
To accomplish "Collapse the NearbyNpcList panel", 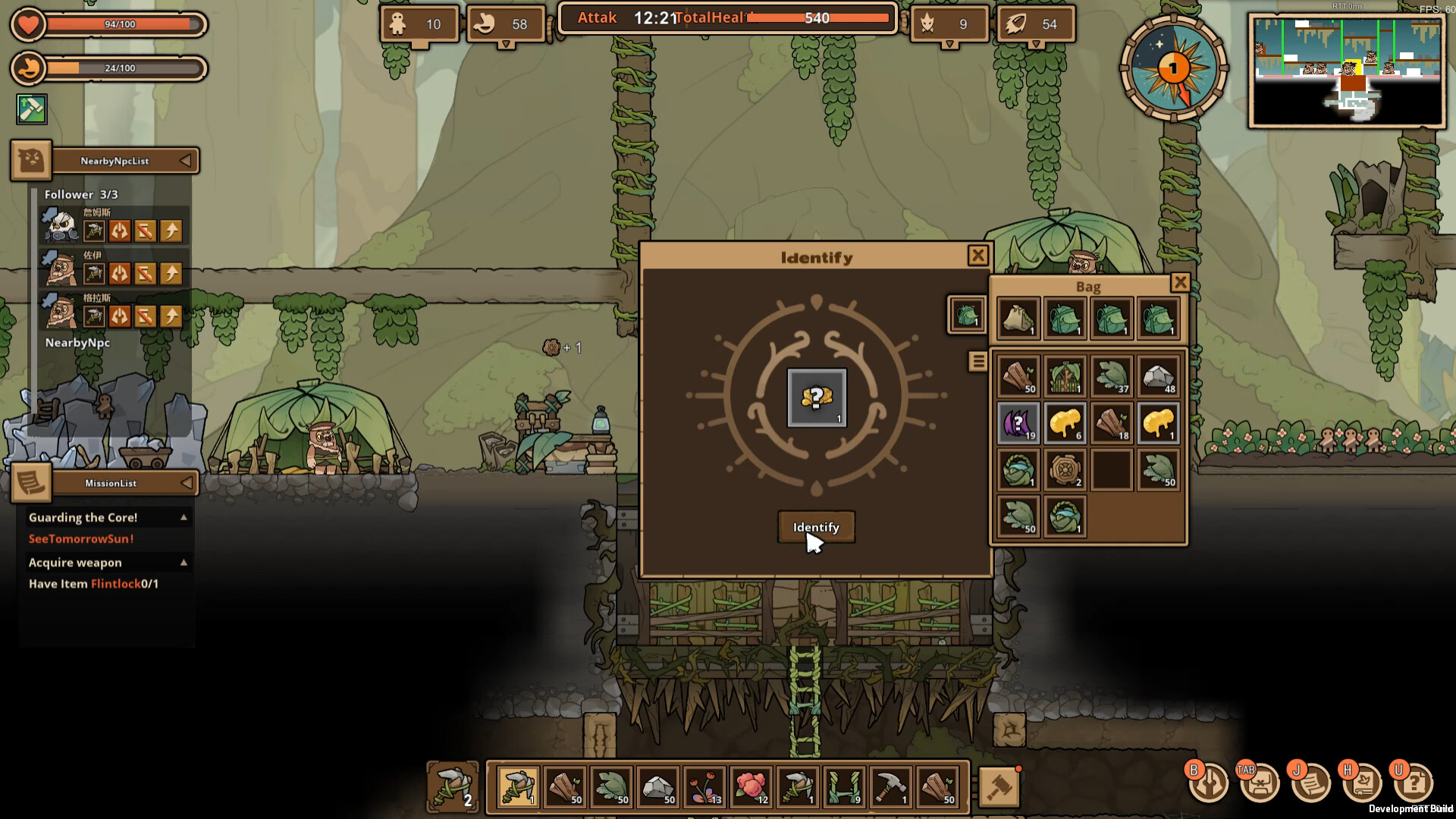I will pos(185,160).
